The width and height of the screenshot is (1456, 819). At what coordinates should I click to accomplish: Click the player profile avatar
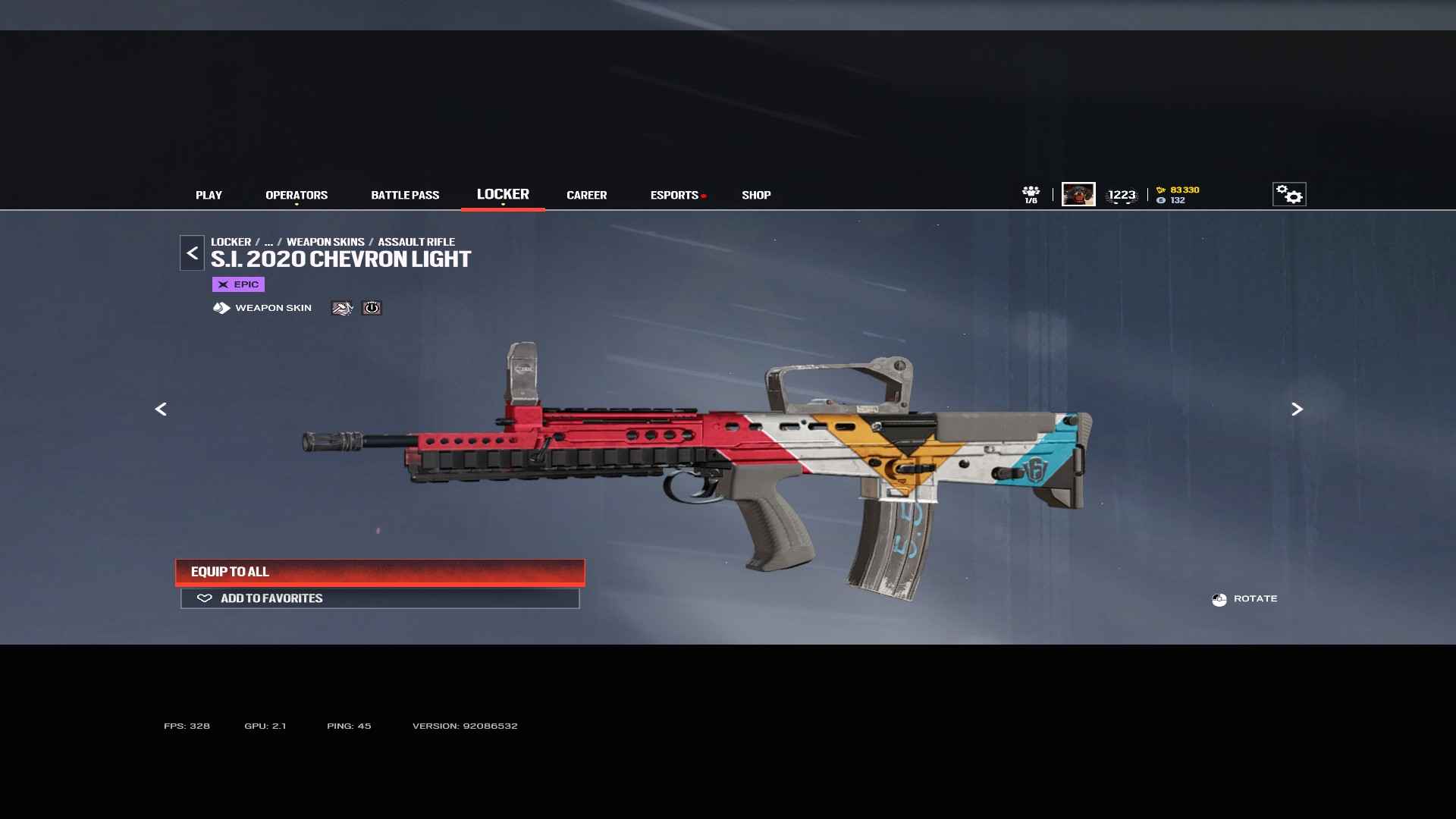click(x=1078, y=194)
